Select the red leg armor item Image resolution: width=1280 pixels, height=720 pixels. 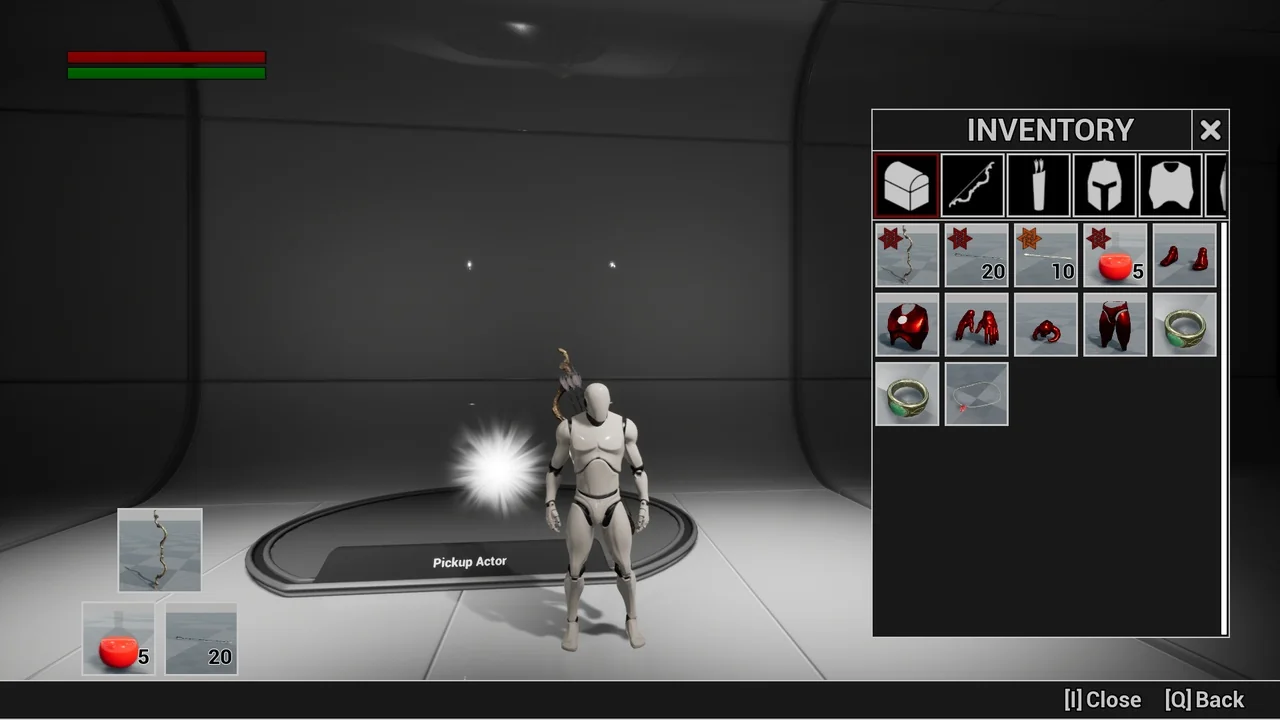1115,324
